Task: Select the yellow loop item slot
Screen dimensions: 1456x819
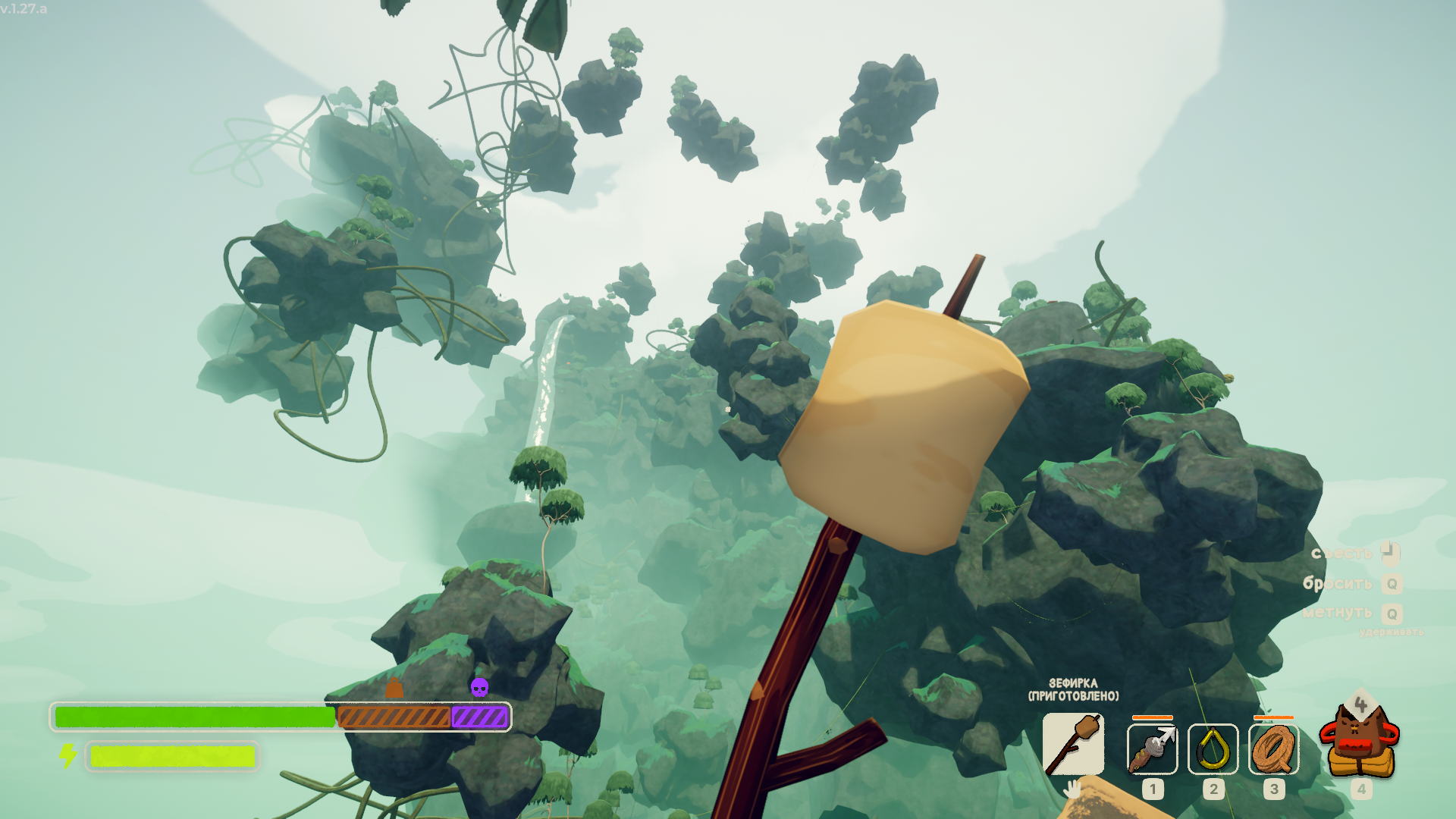Action: click(1213, 749)
